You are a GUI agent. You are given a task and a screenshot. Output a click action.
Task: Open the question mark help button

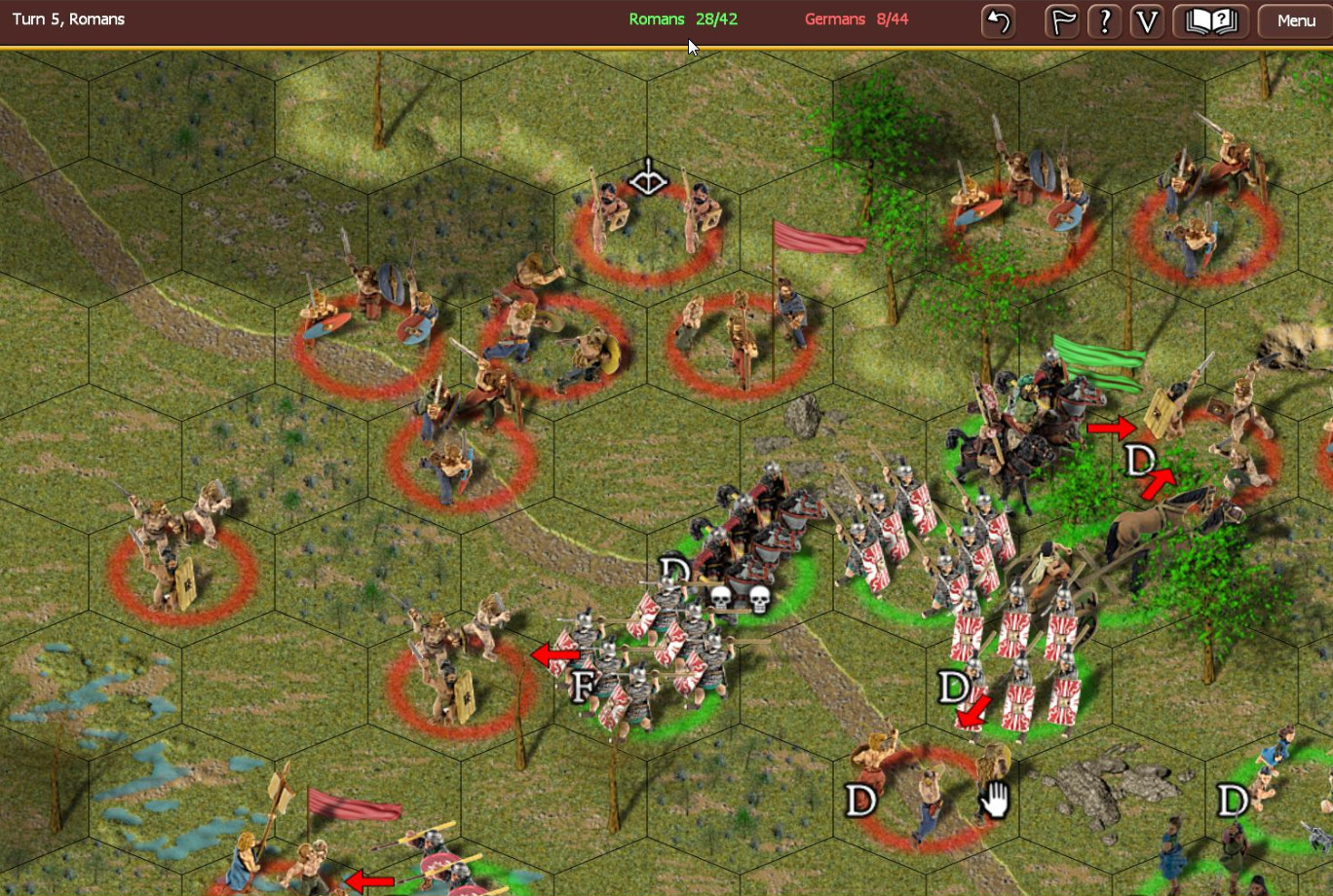tap(1104, 20)
